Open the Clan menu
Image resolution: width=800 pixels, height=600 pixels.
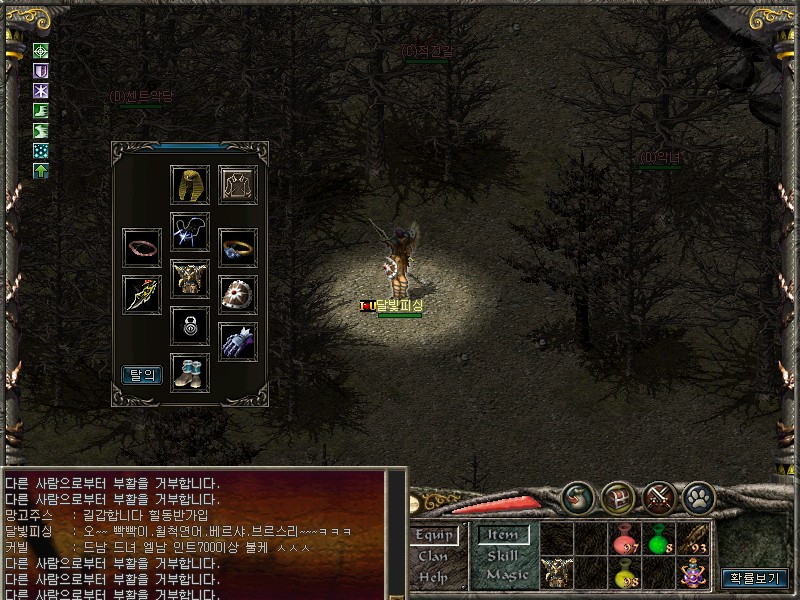point(433,556)
